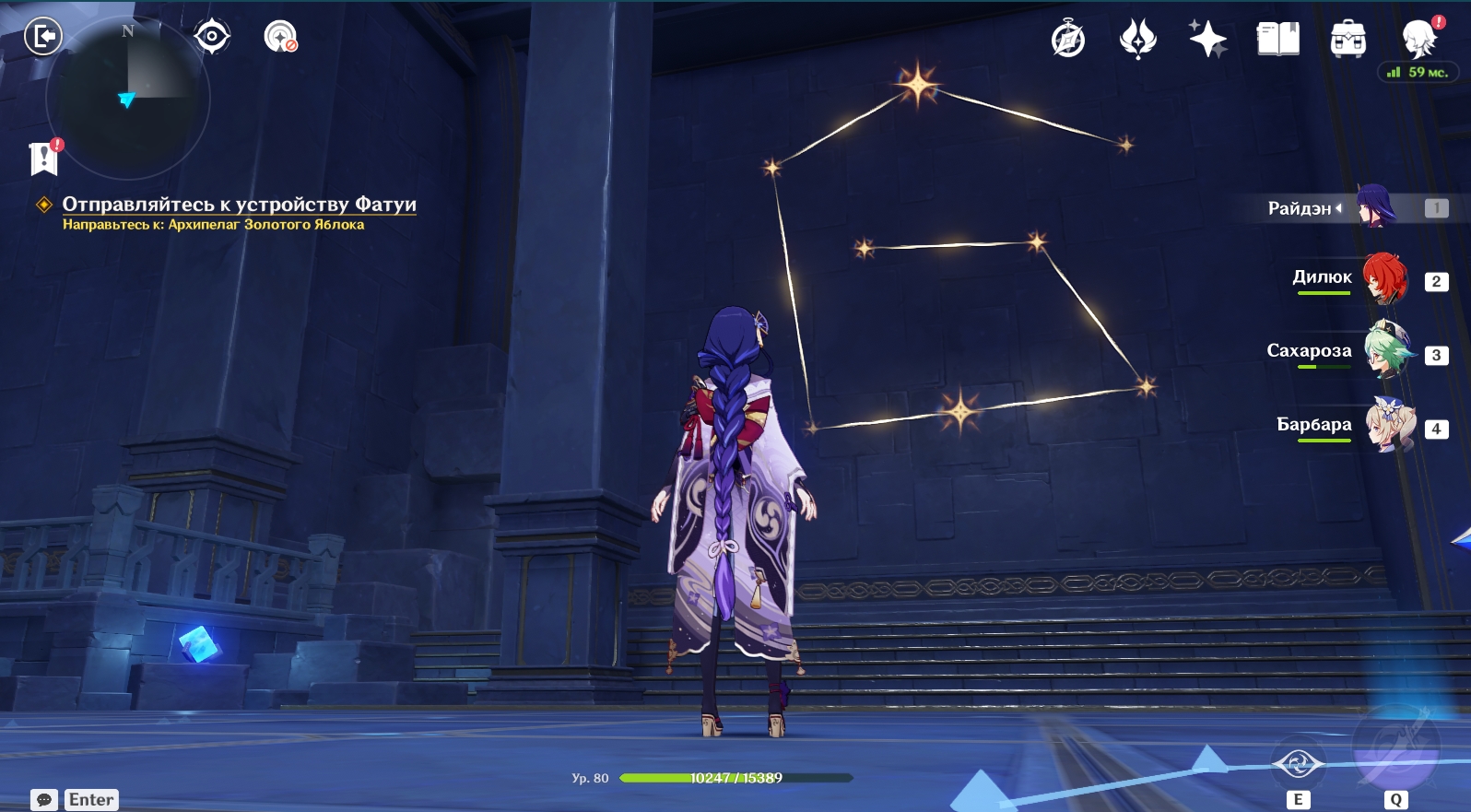
Task: Open the compass adventure icon
Action: (1068, 40)
